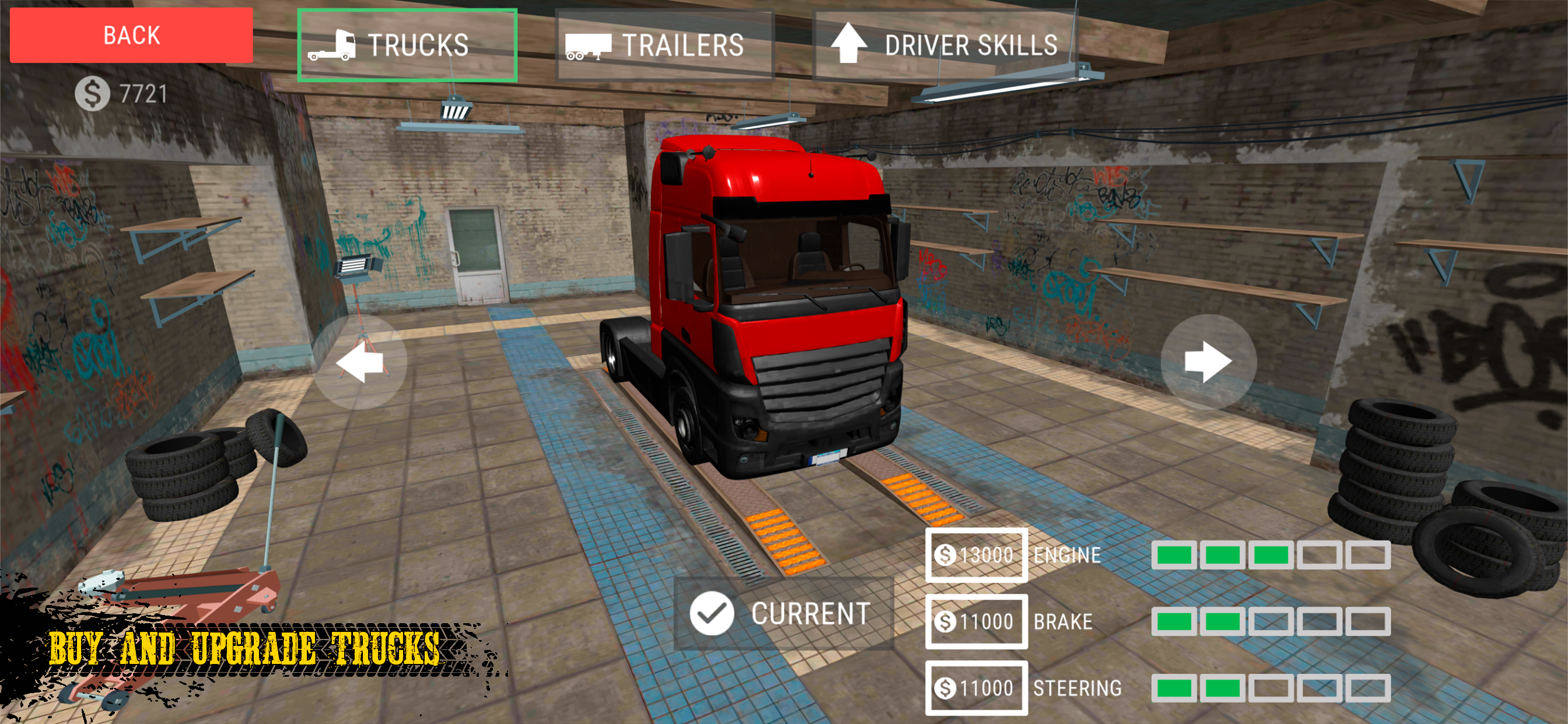Image resolution: width=1568 pixels, height=724 pixels.
Task: Go back using the red BACK button
Action: tap(131, 36)
